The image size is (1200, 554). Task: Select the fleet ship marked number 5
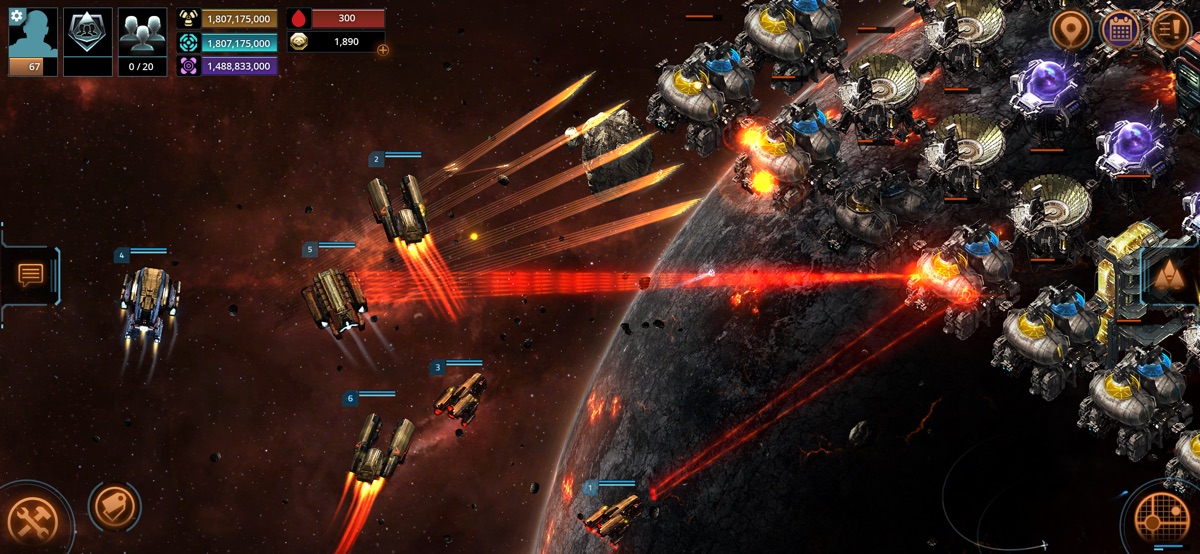click(x=335, y=298)
